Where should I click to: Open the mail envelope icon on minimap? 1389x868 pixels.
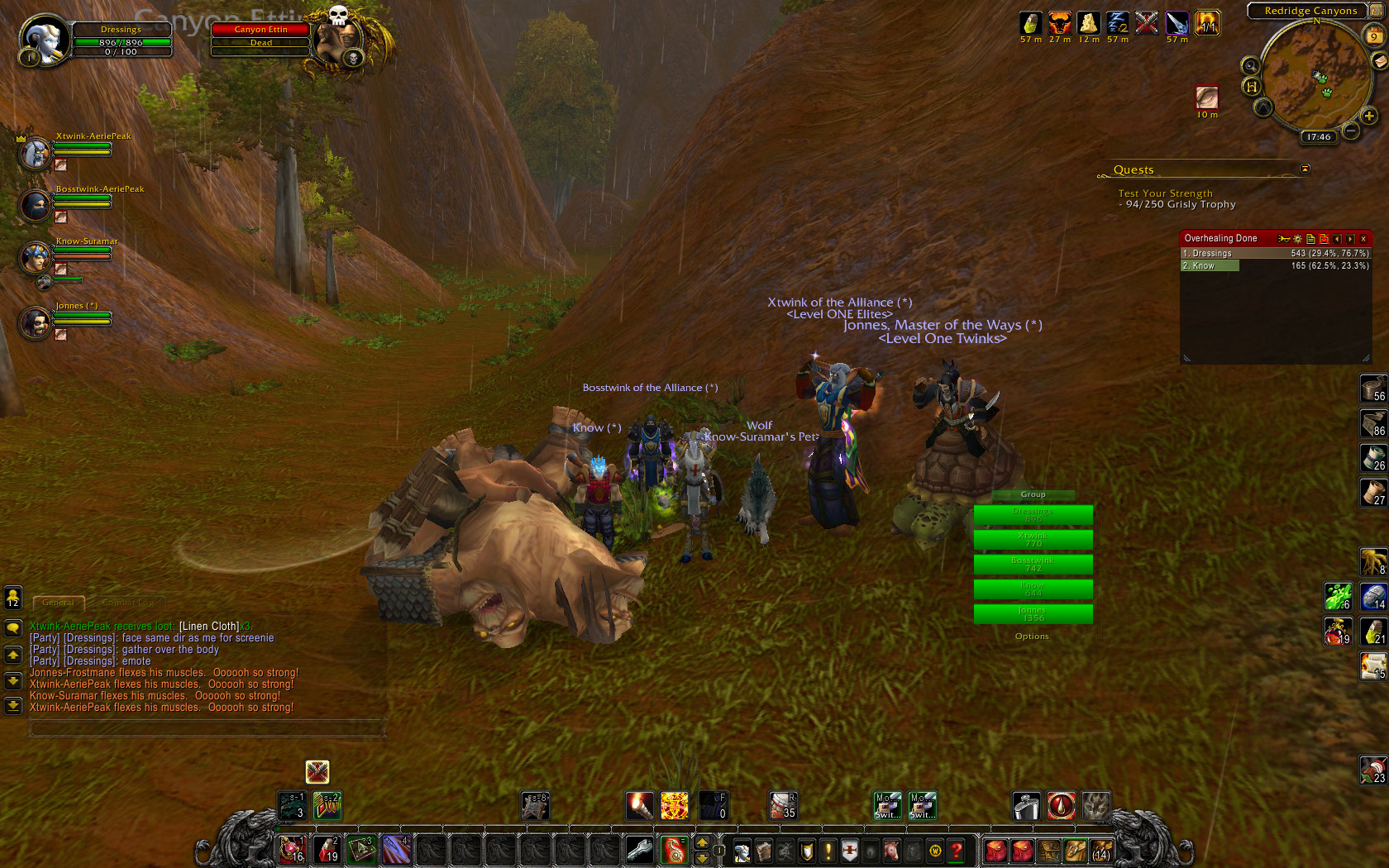click(1379, 61)
